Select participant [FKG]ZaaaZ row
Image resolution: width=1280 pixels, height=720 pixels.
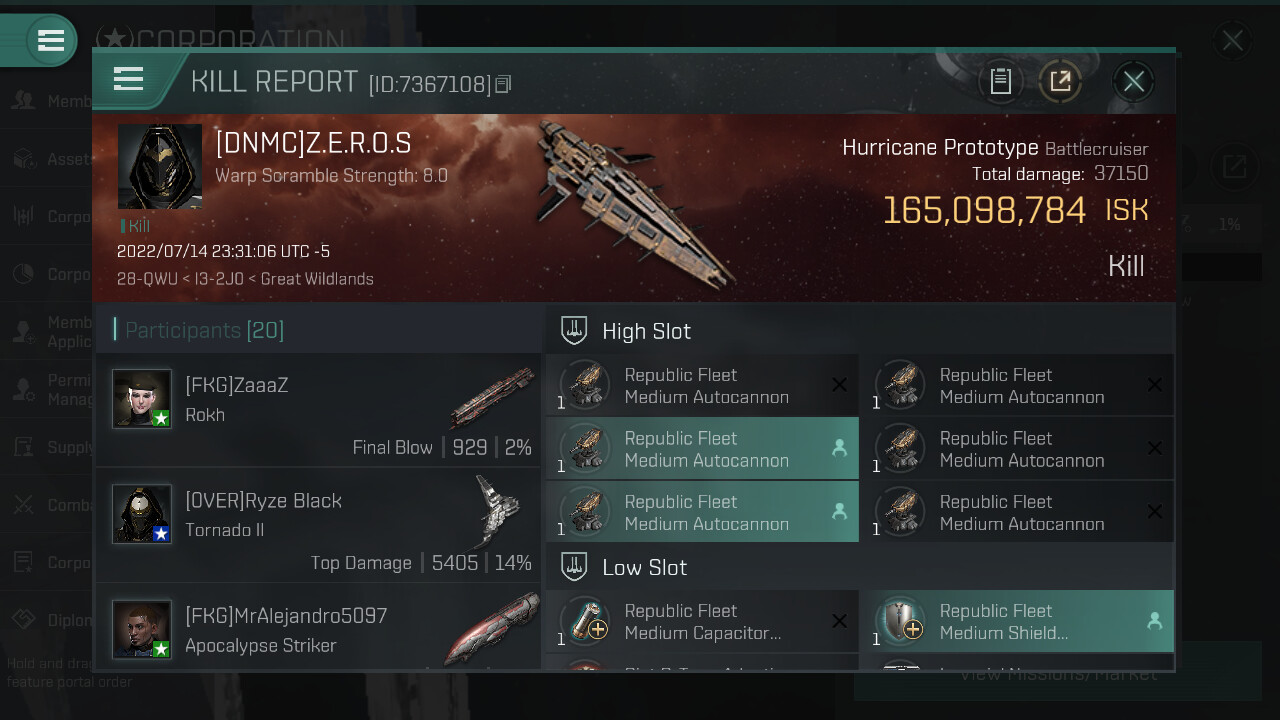pos(318,410)
